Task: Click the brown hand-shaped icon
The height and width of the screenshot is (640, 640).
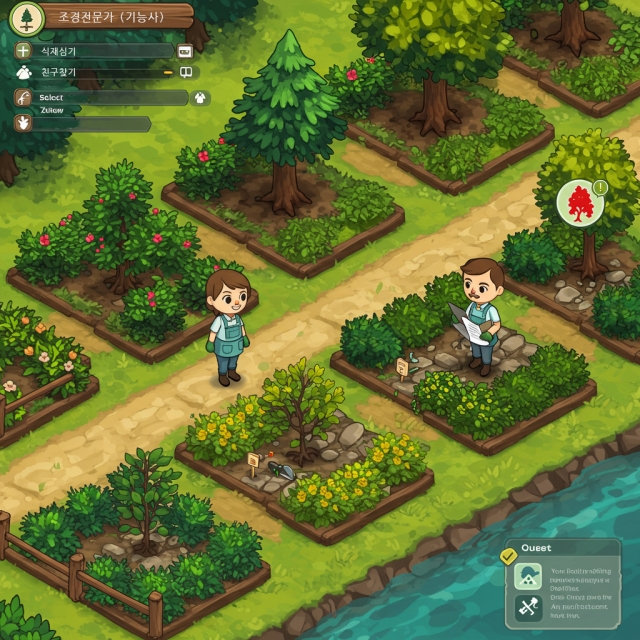Action: coord(23,123)
